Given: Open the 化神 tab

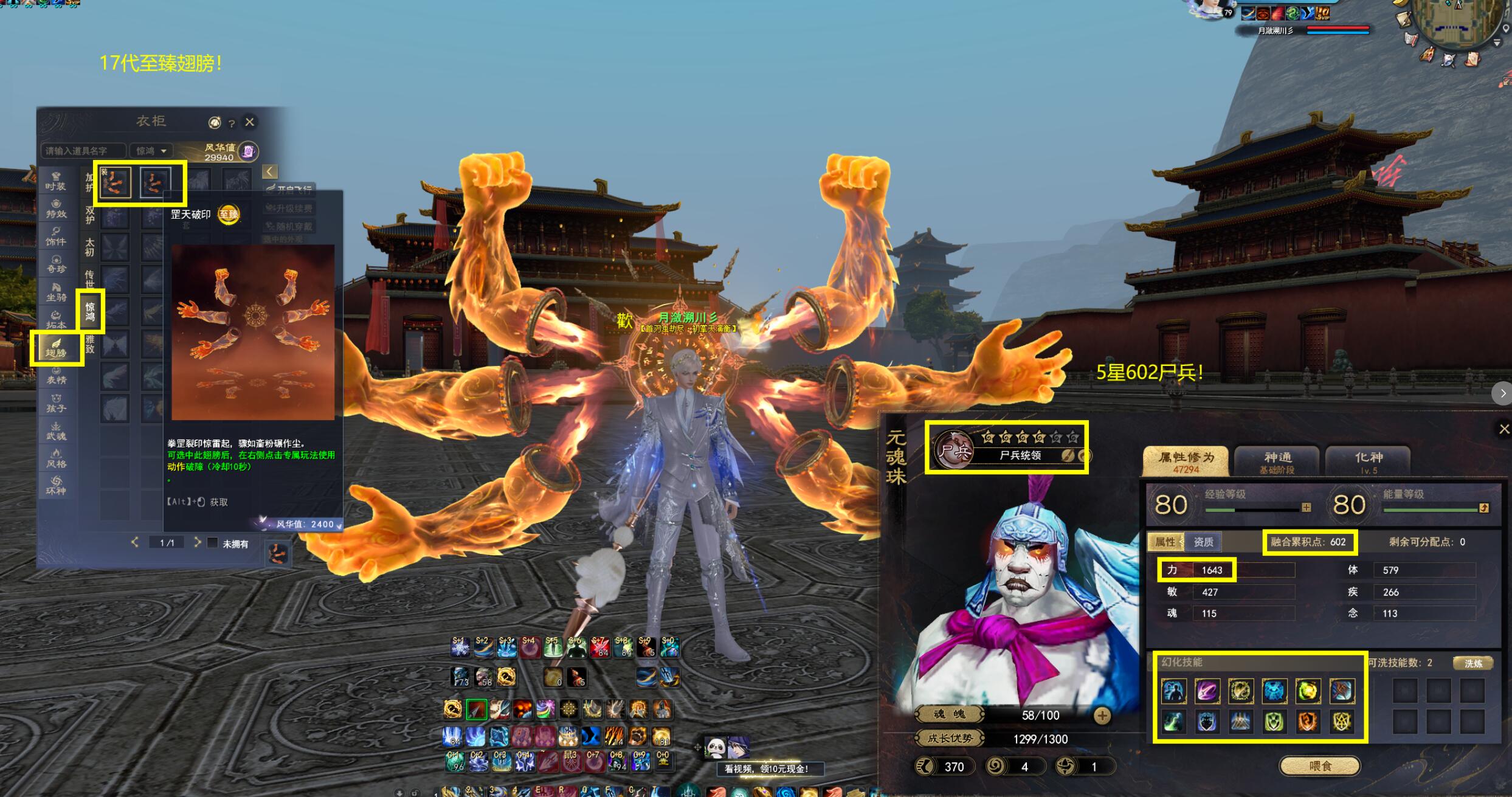Looking at the screenshot, I should pyautogui.click(x=1368, y=461).
